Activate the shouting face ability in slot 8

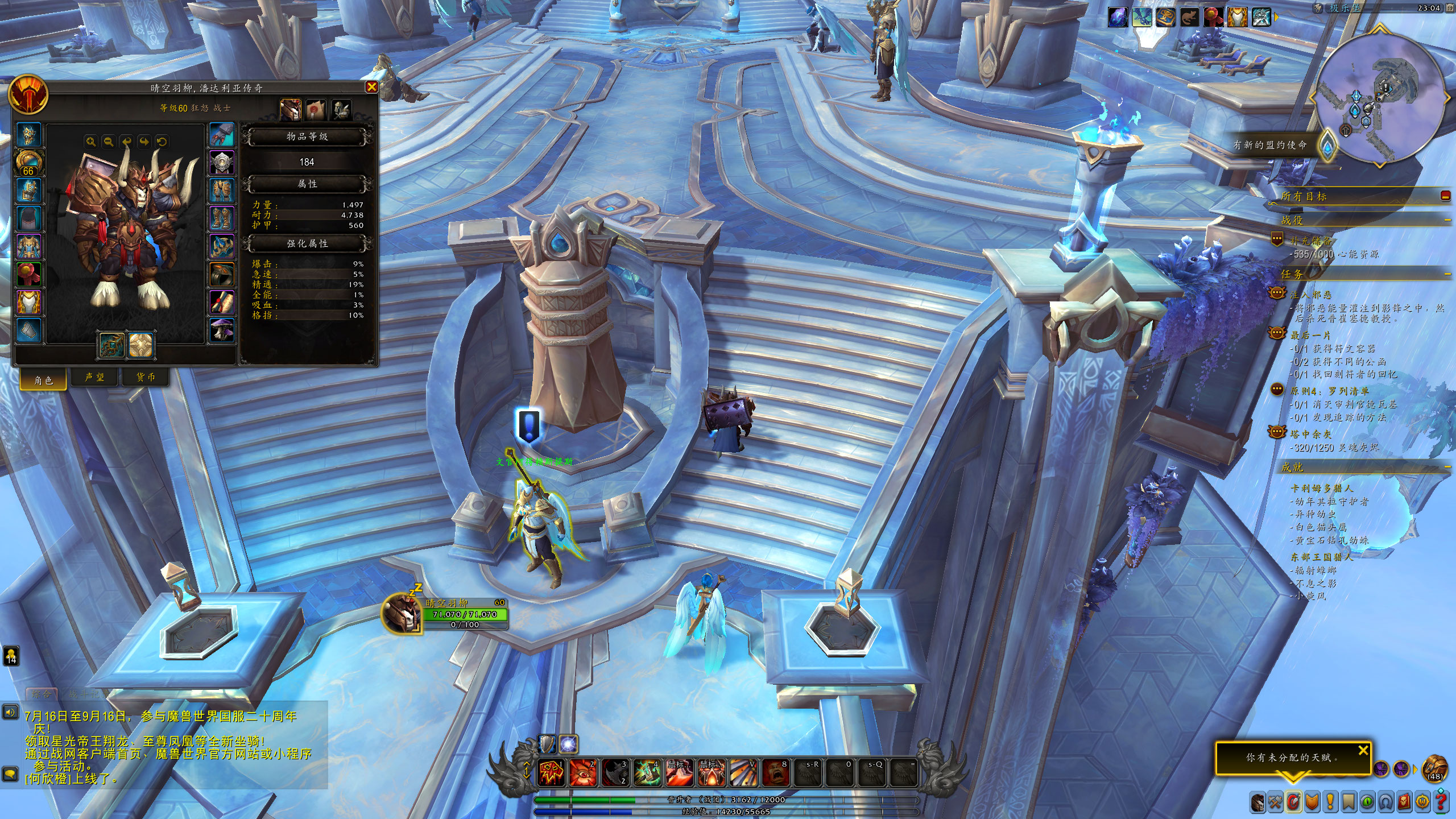(x=775, y=772)
